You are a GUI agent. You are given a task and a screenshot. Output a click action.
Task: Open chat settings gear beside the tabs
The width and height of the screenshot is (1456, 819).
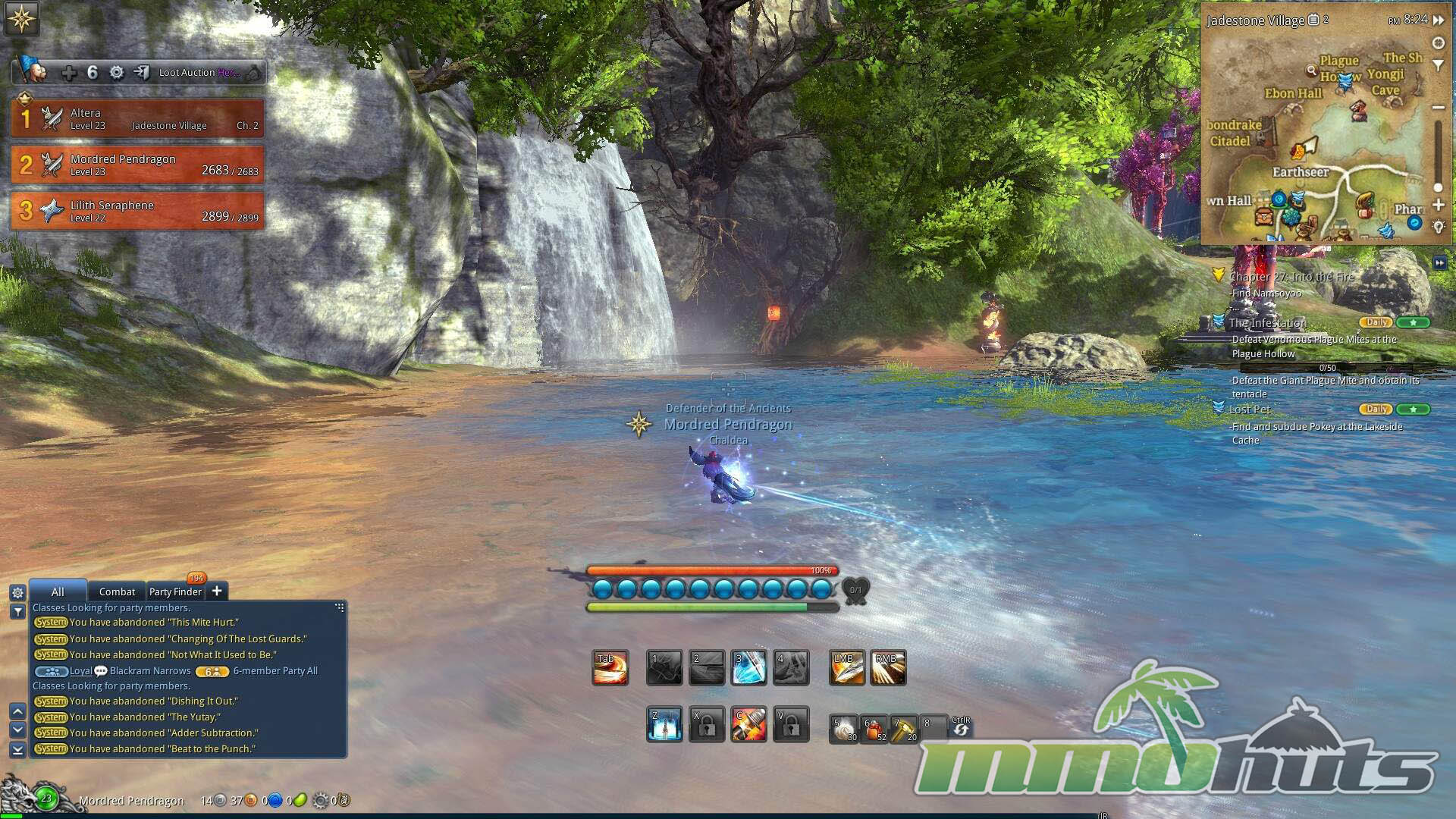(x=17, y=592)
